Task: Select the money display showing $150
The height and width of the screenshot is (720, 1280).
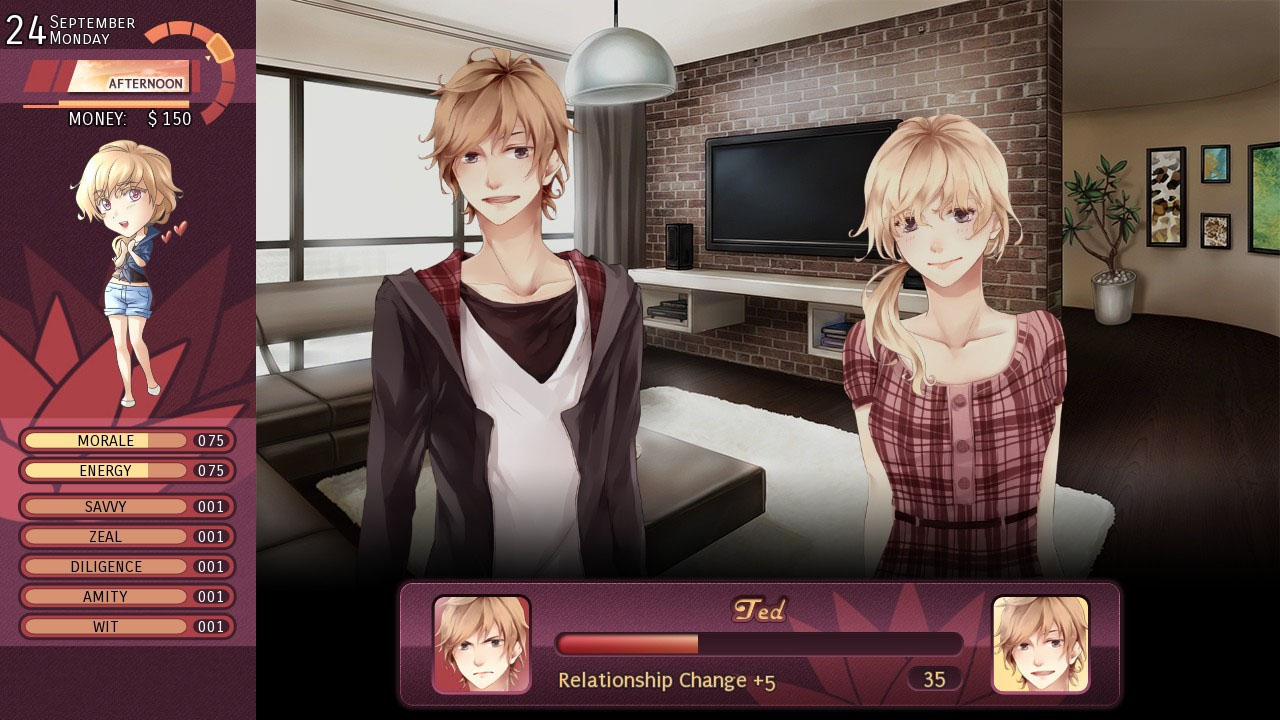Action: click(x=130, y=119)
